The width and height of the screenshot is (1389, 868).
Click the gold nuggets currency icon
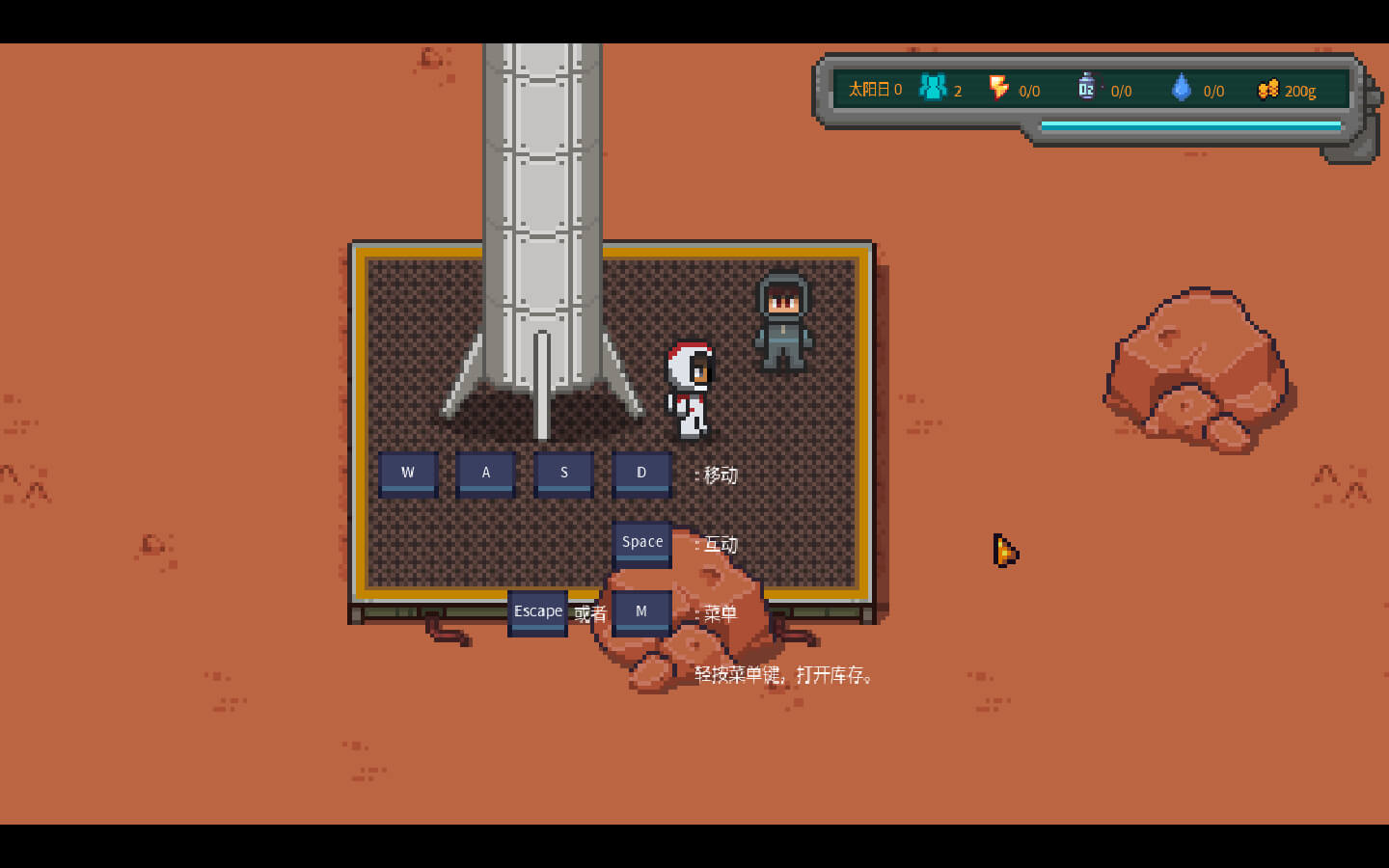click(1267, 89)
